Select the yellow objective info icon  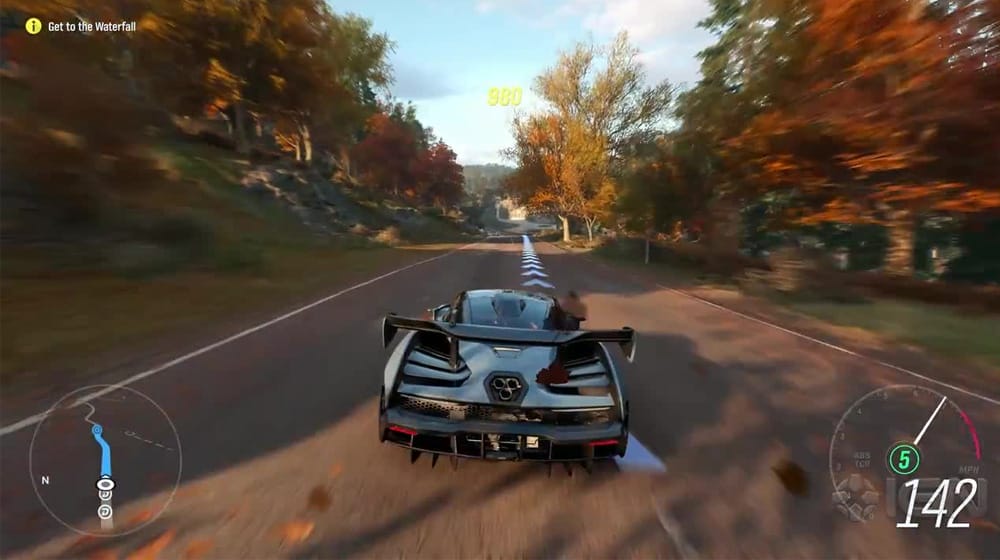coord(33,26)
